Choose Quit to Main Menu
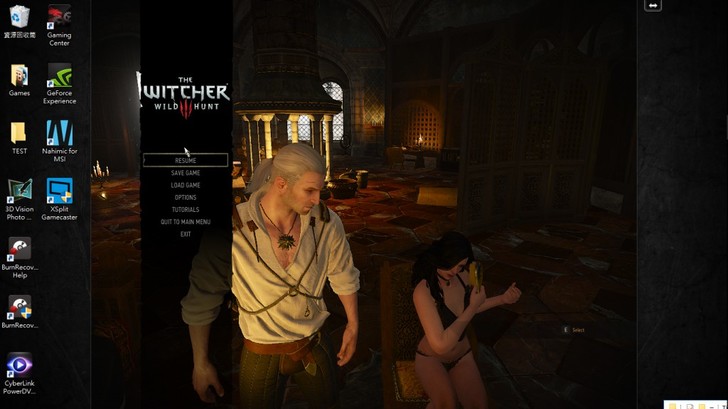Viewport: 728px width, 409px height. [x=185, y=222]
